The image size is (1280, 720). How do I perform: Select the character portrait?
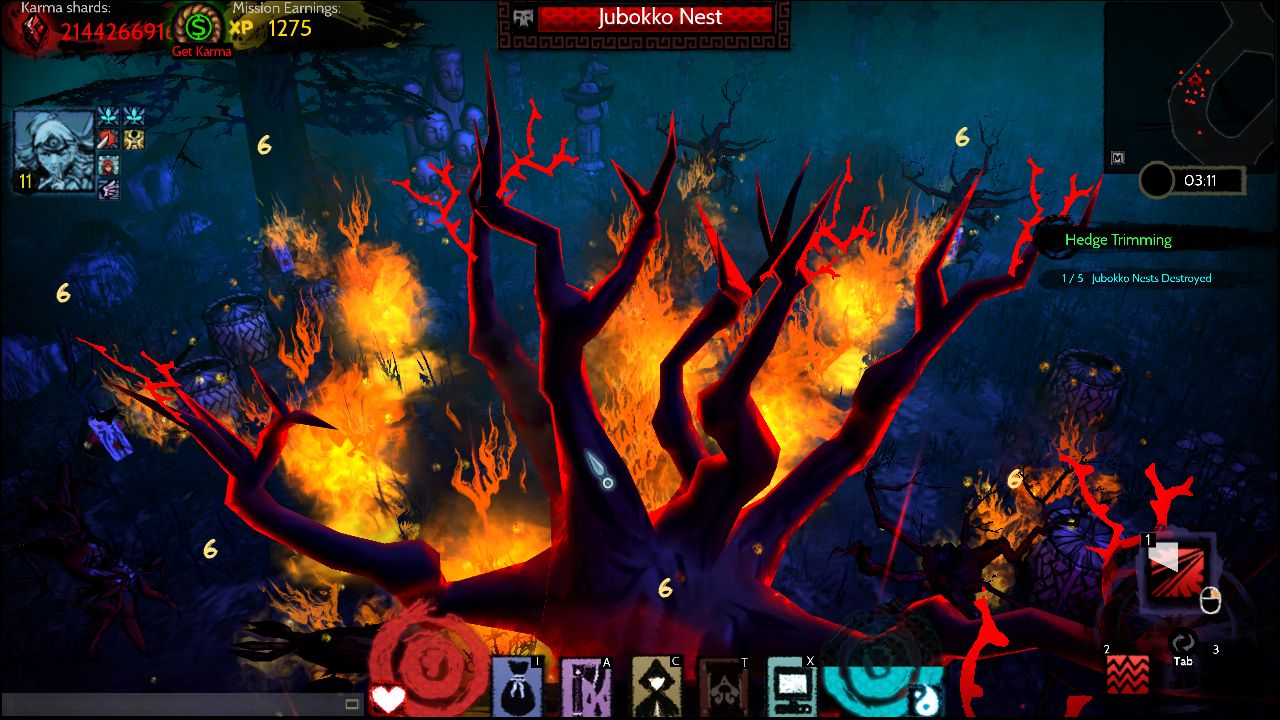point(54,152)
